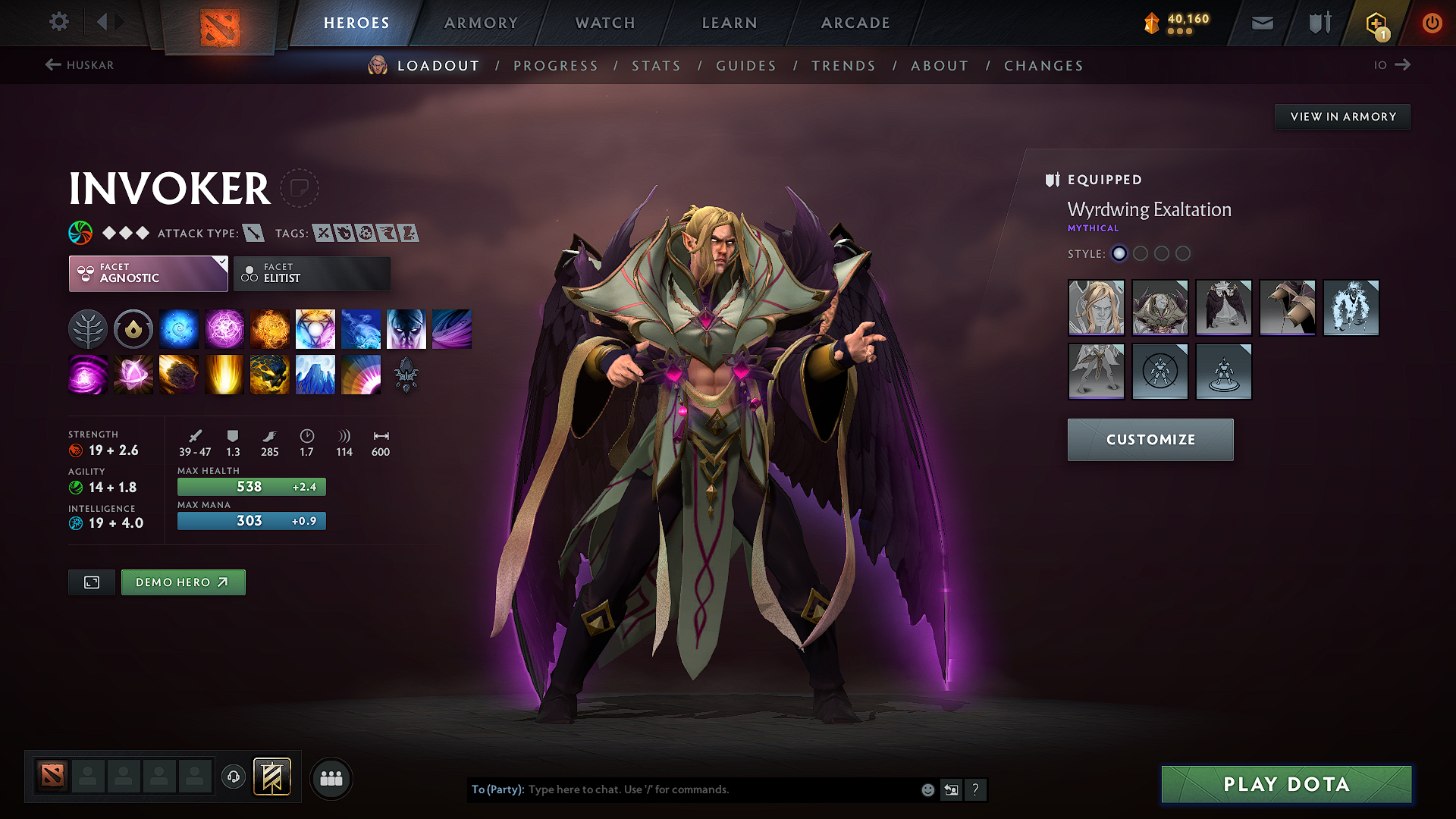Switch to the STATS tab
The image size is (1456, 819).
point(656,65)
